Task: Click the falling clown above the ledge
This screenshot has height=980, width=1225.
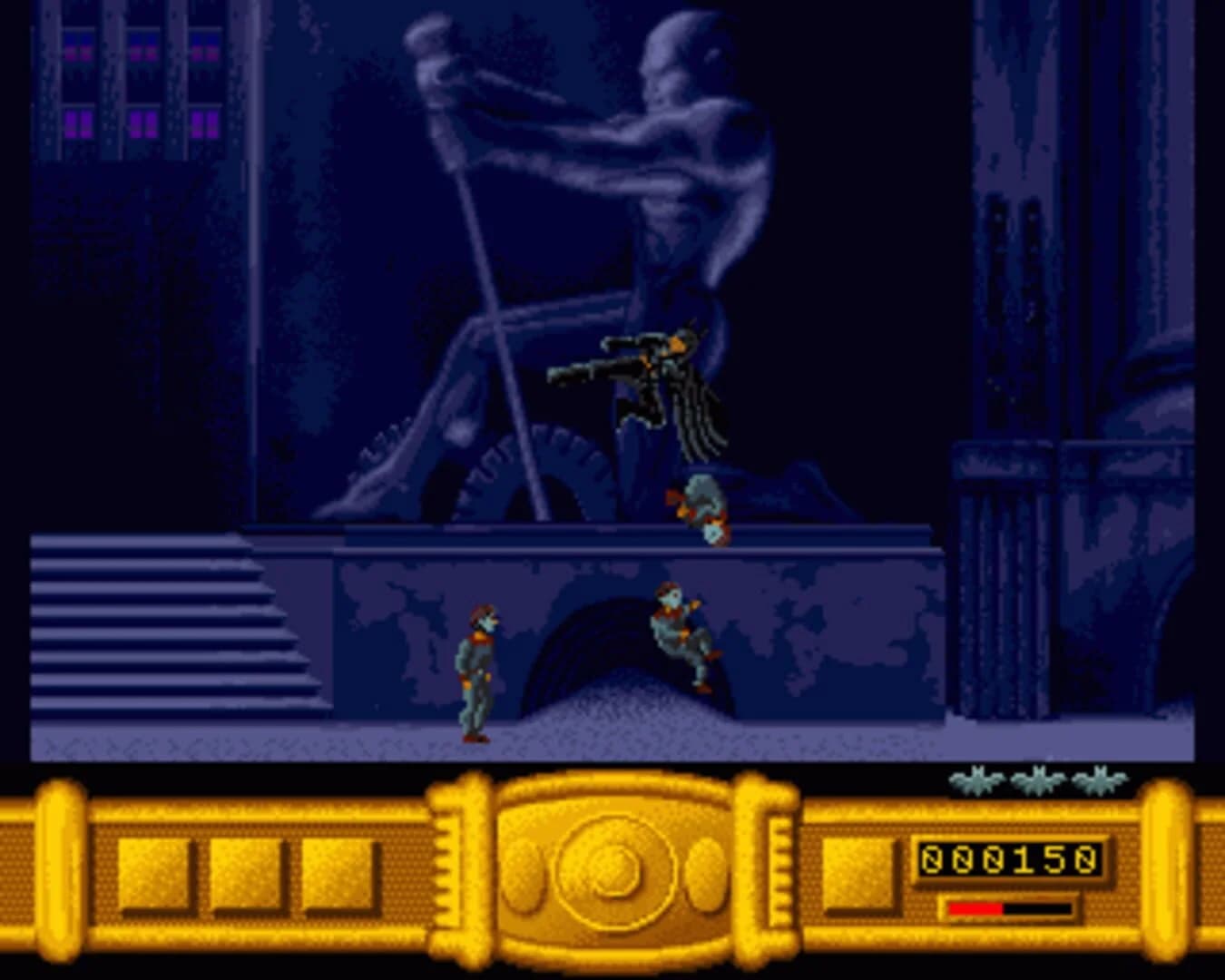Action: click(703, 504)
